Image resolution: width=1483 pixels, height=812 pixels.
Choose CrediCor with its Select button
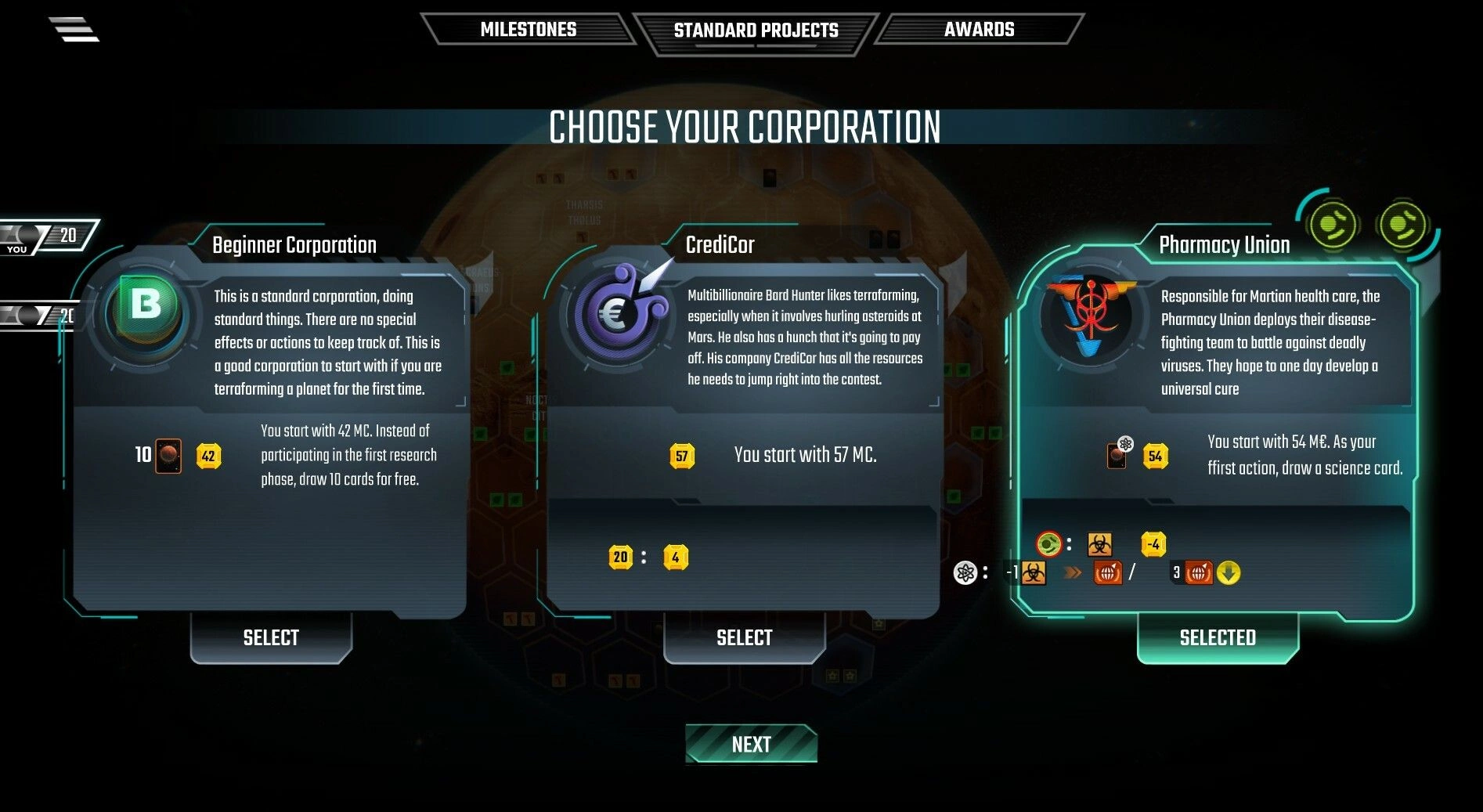pos(744,637)
